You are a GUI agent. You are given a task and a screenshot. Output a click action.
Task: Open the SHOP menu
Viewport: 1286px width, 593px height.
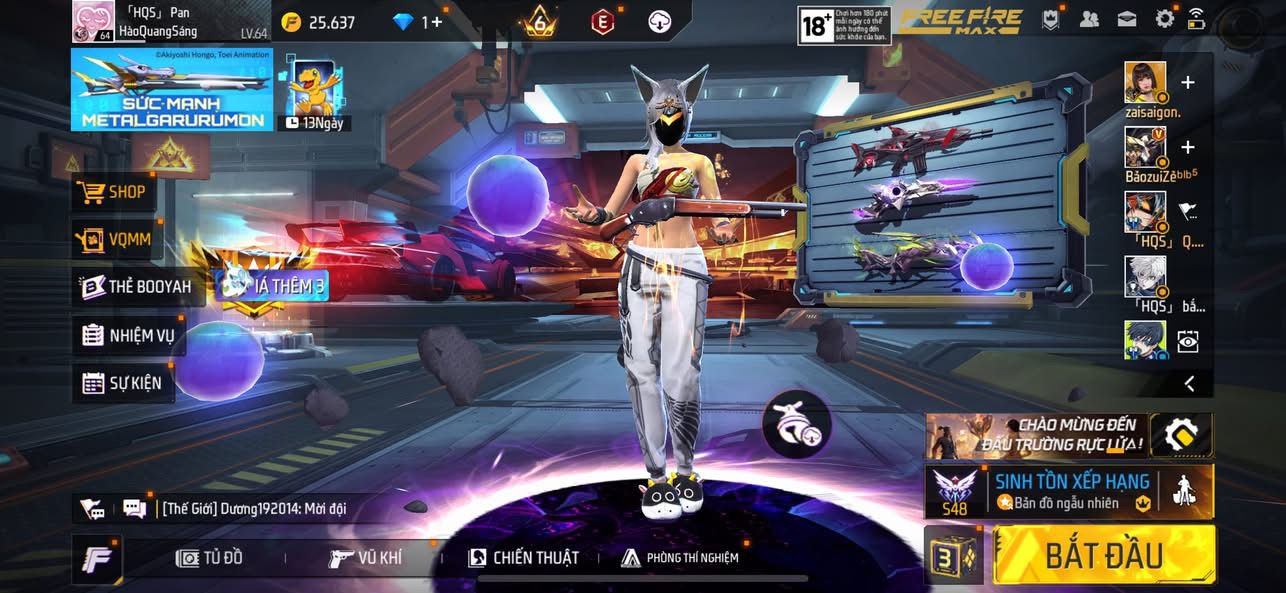(x=114, y=192)
